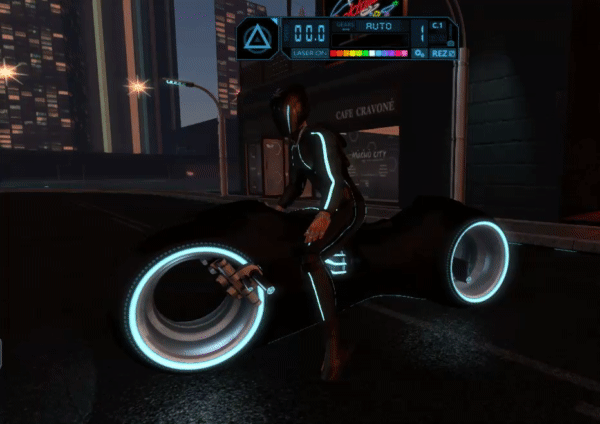Click the triangle emblem button on the HUD

click(259, 40)
